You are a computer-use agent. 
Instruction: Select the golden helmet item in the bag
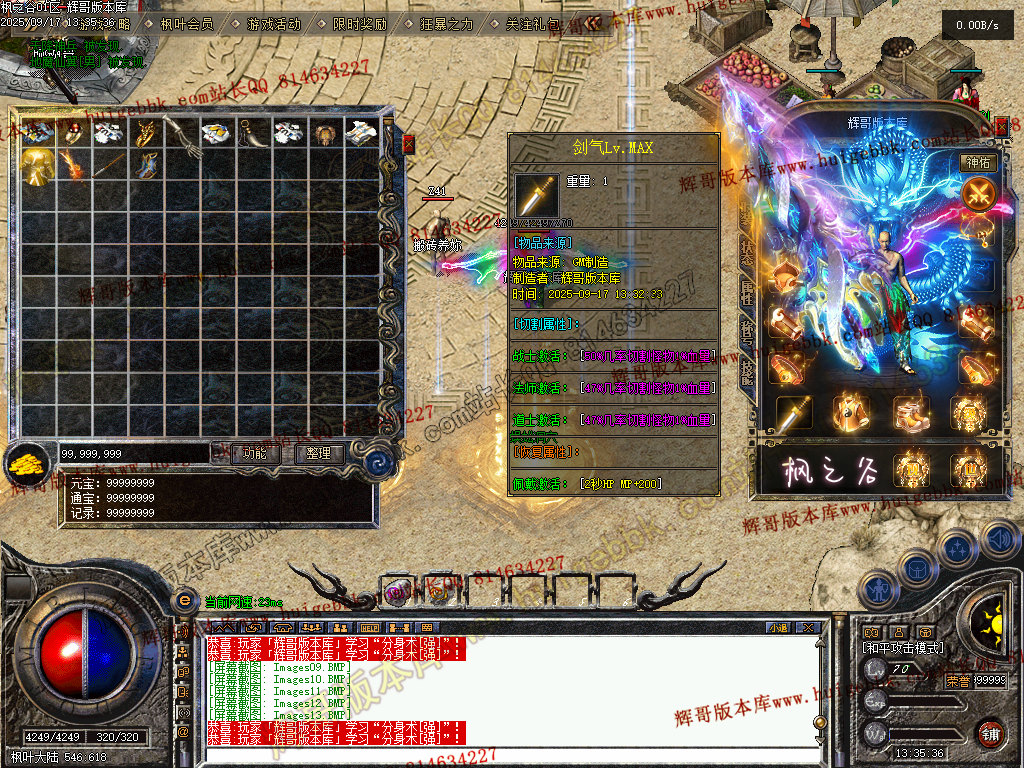[x=38, y=165]
